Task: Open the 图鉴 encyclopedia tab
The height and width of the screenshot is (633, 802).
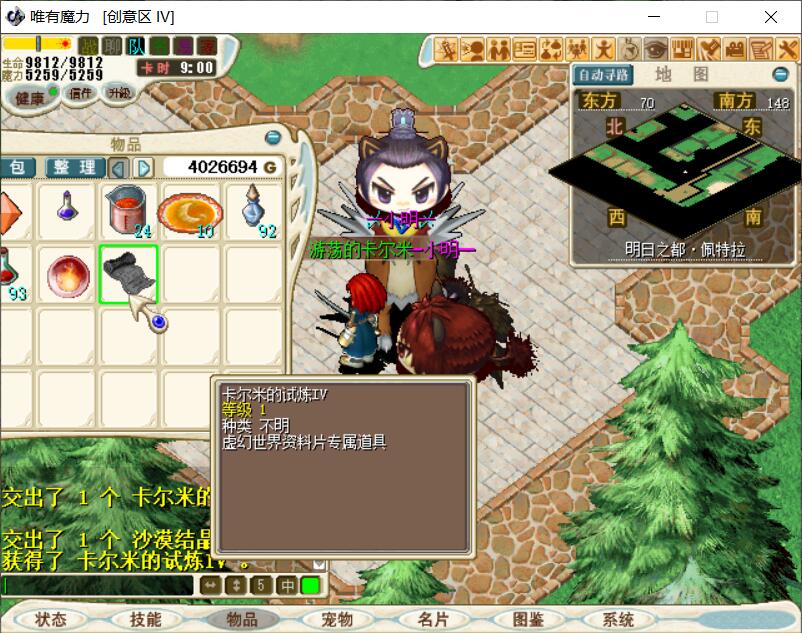Action: (x=528, y=619)
